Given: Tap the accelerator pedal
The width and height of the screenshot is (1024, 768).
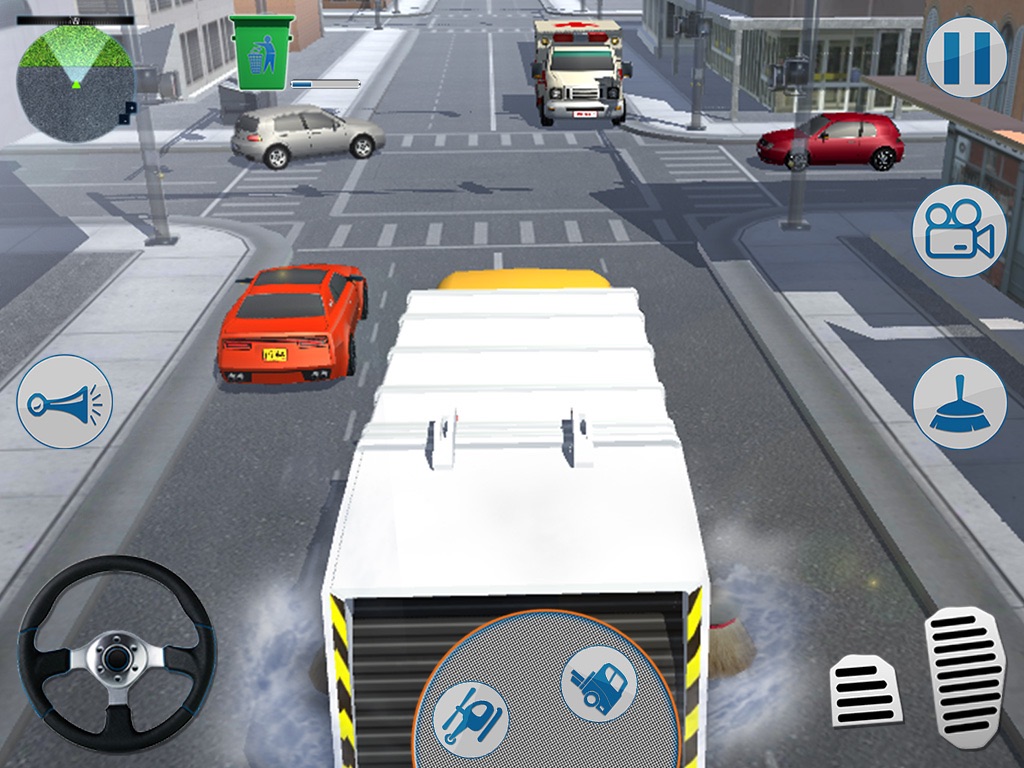Looking at the screenshot, I should pyautogui.click(x=964, y=673).
